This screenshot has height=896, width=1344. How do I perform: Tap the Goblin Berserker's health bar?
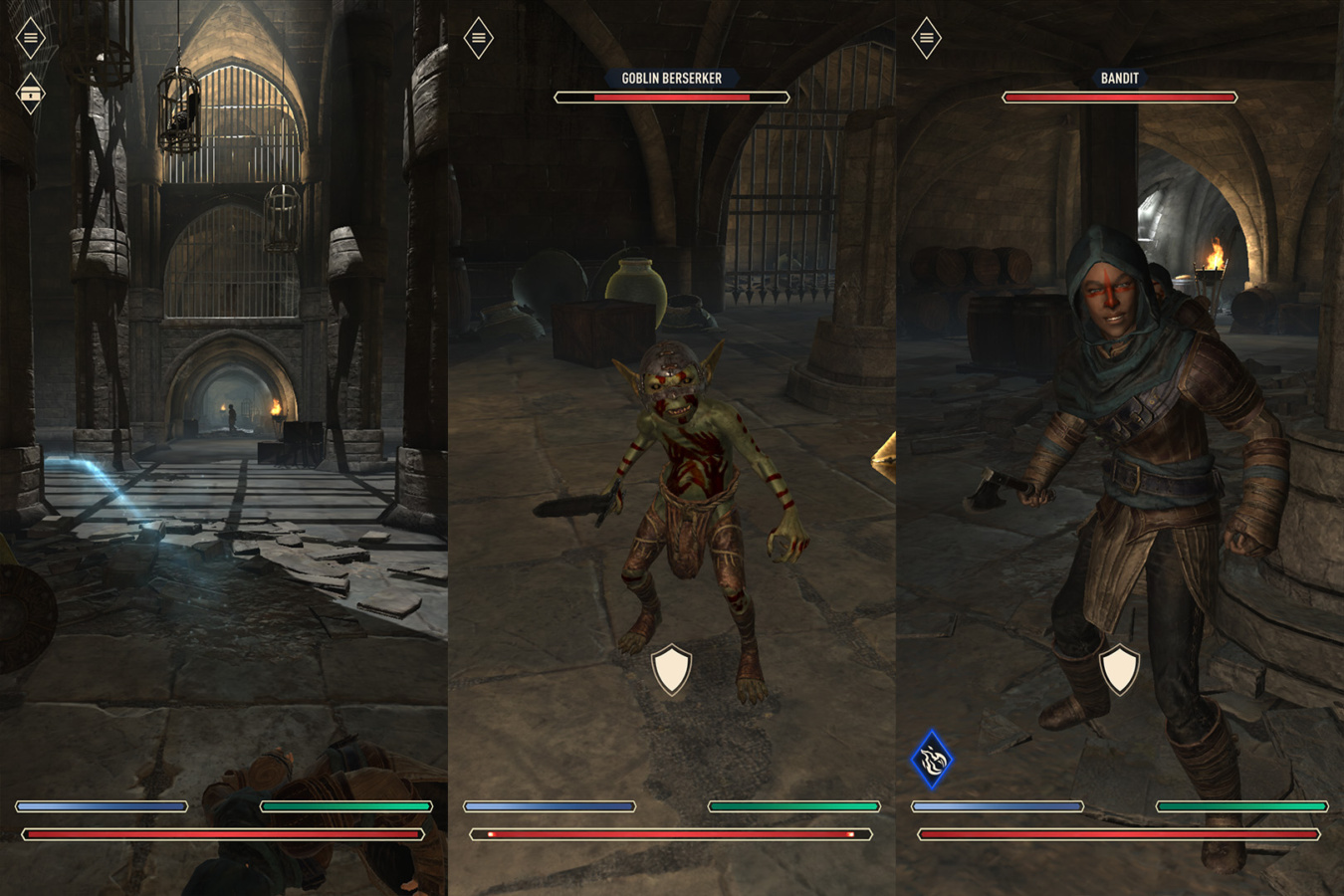click(672, 97)
